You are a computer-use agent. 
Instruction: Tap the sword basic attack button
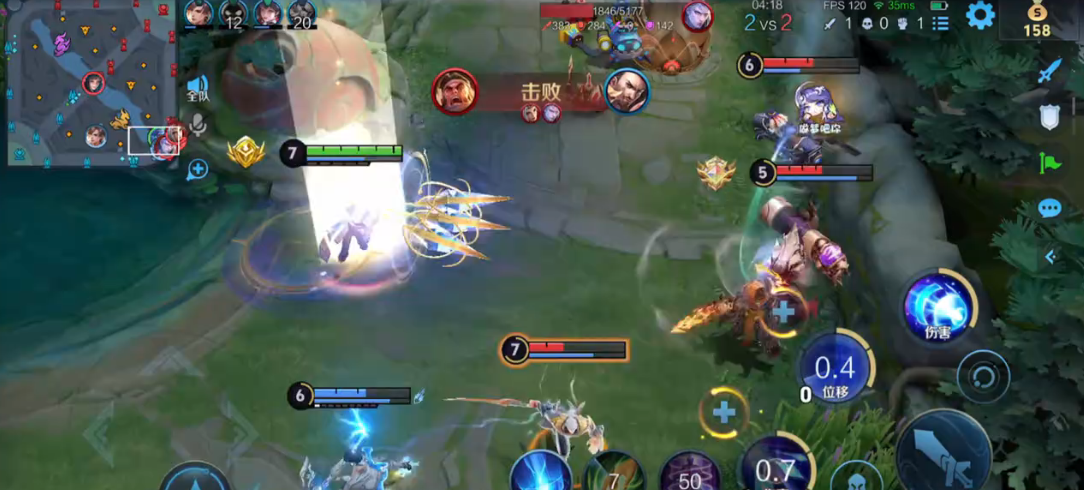pos(943,452)
